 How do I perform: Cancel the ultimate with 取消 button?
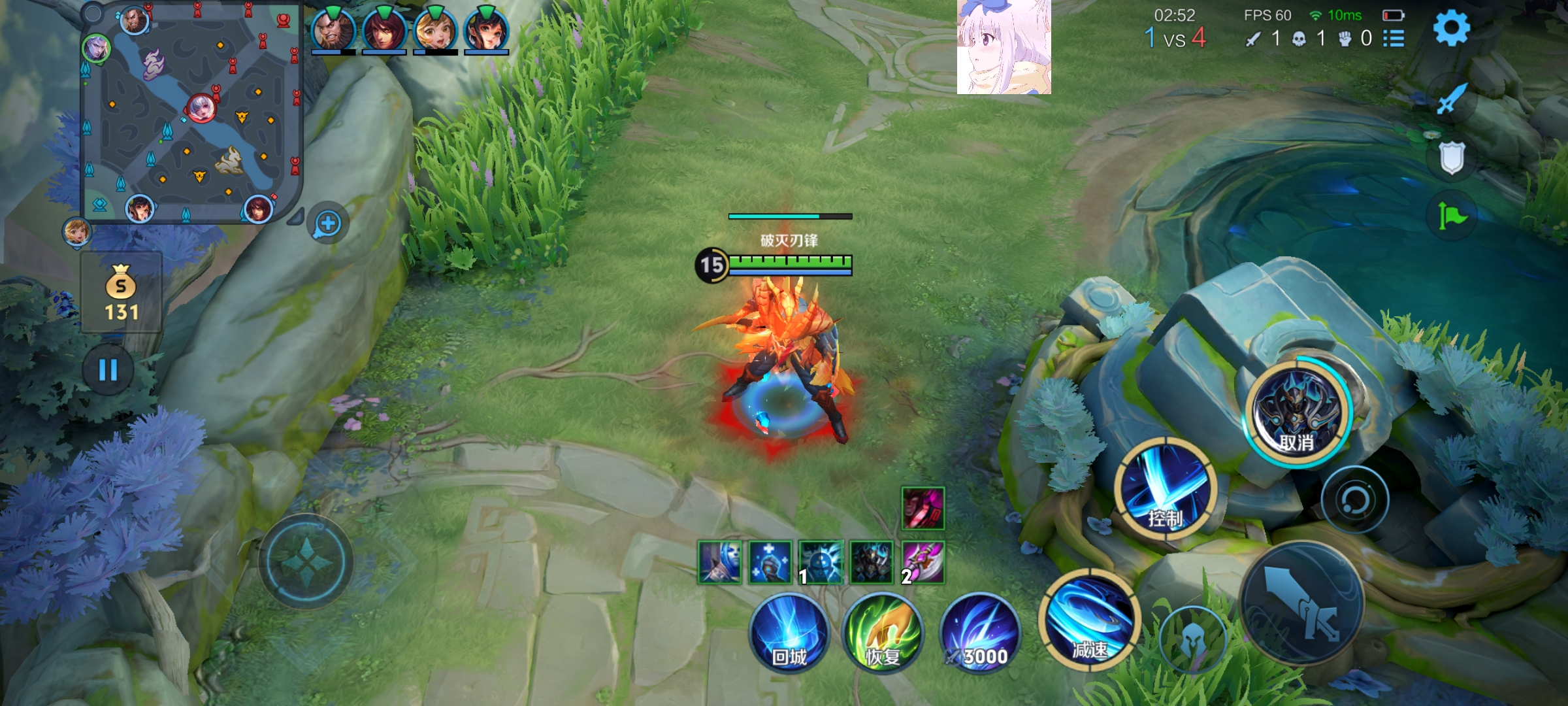click(1298, 412)
